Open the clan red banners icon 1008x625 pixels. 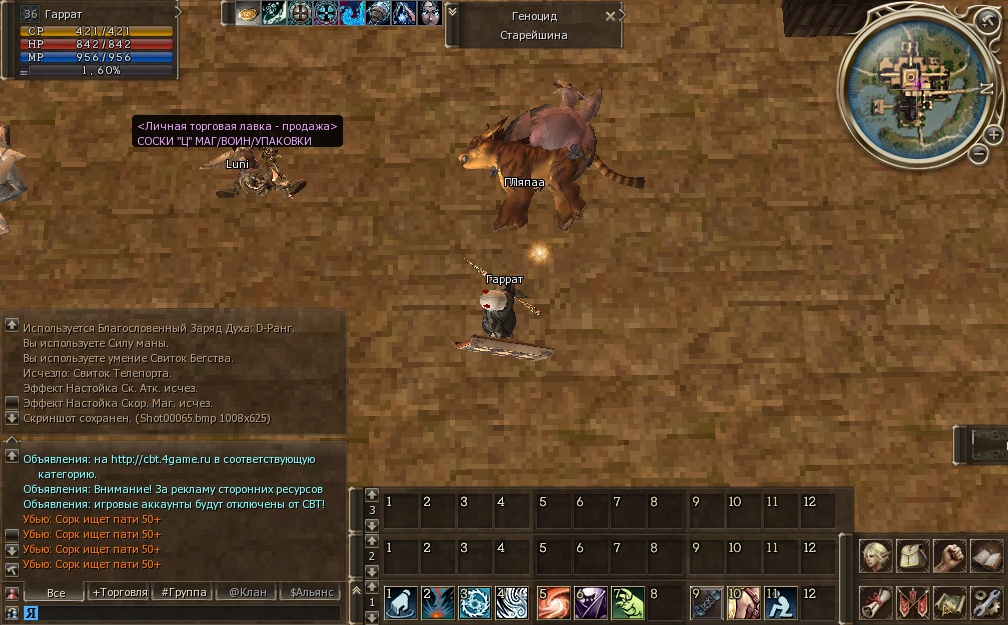[x=912, y=602]
